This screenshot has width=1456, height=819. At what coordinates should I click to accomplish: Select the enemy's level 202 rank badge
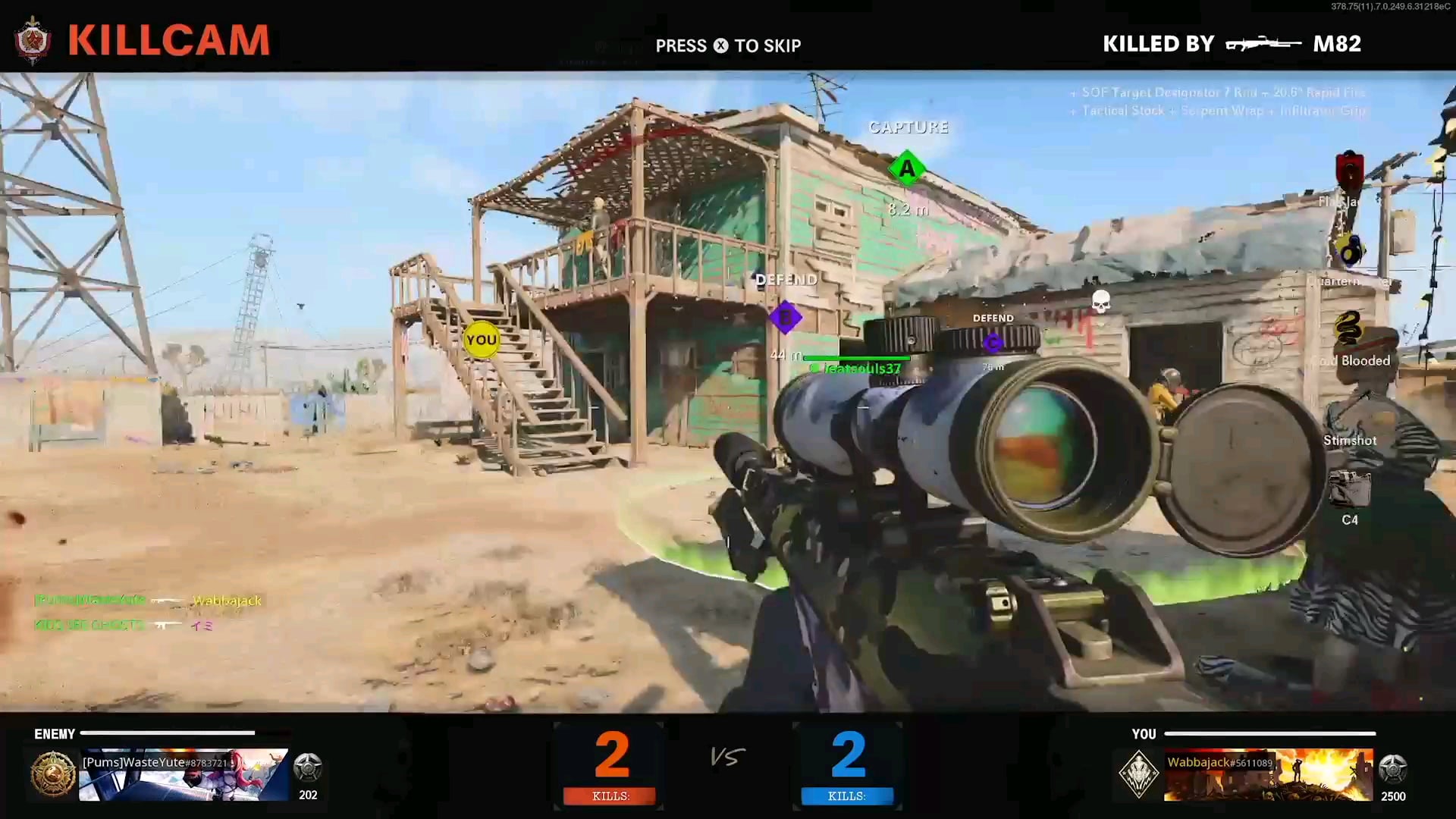[x=308, y=768]
